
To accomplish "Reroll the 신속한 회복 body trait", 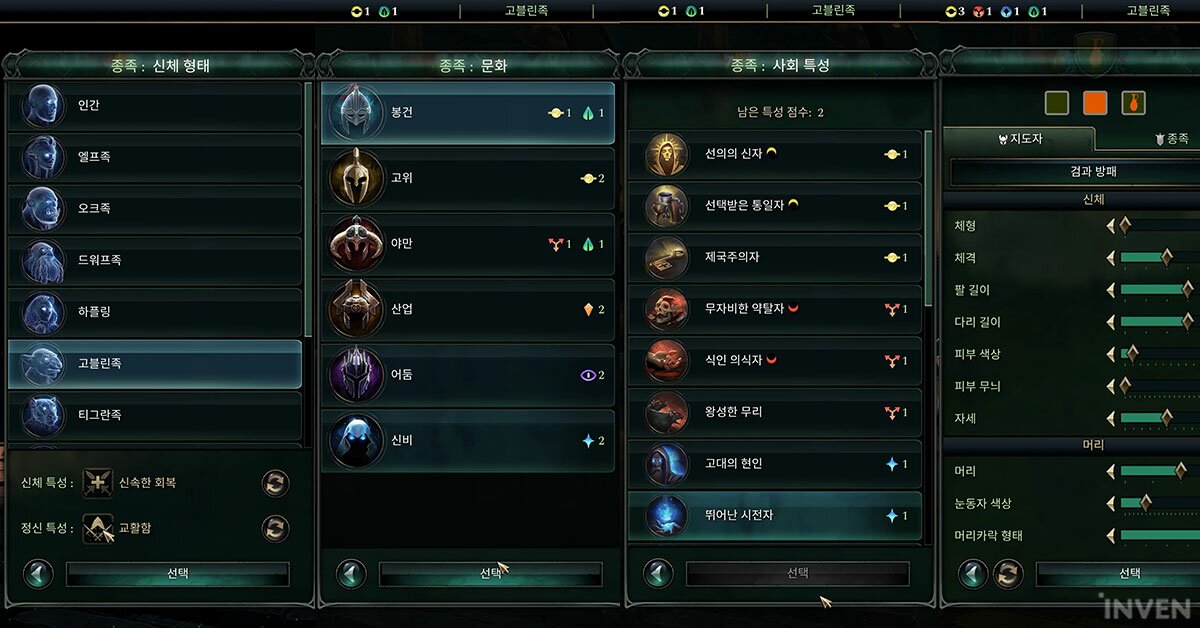I will tap(275, 483).
